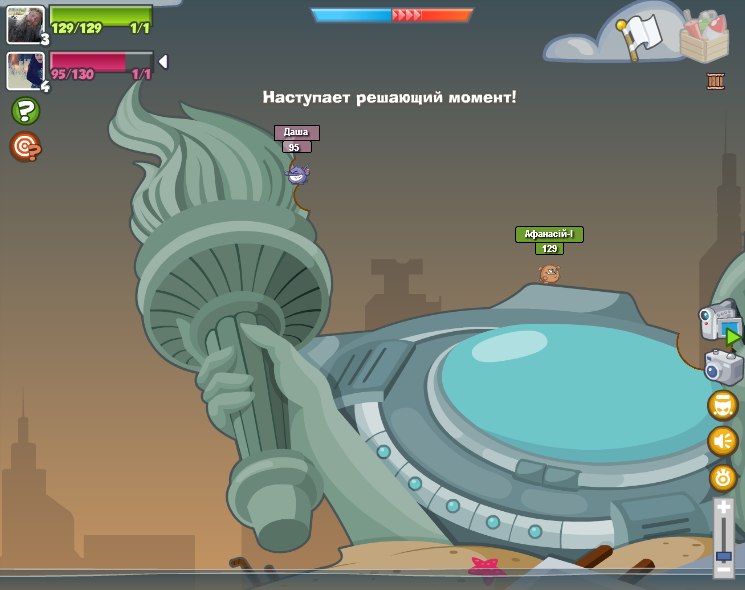Viewport: 745px width, 590px height.
Task: Start video recording with the camcorder icon
Action: tap(720, 324)
